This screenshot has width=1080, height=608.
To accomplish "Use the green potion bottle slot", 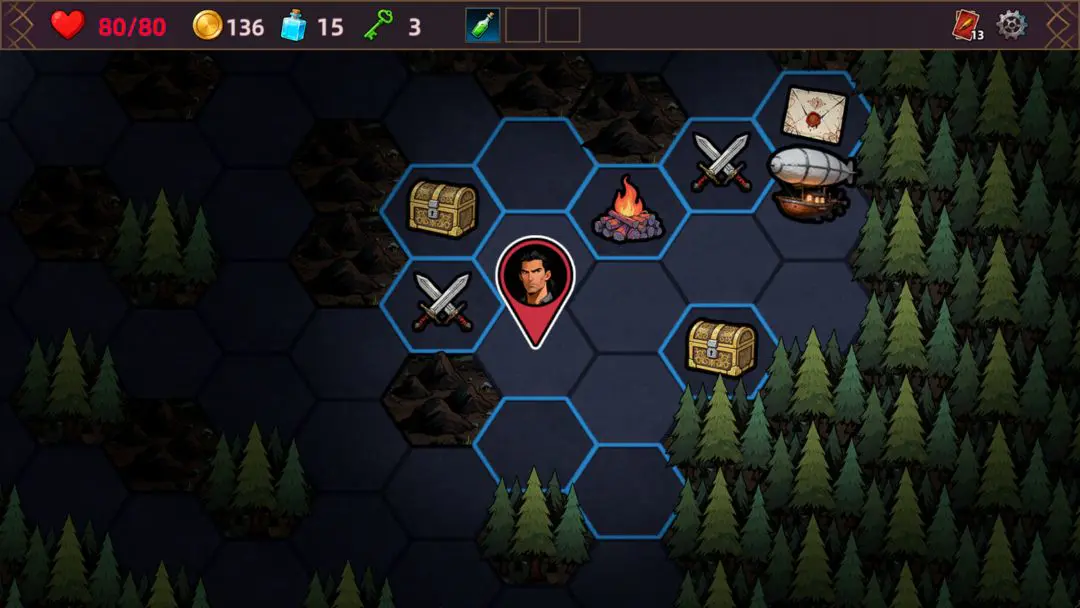I will point(483,25).
